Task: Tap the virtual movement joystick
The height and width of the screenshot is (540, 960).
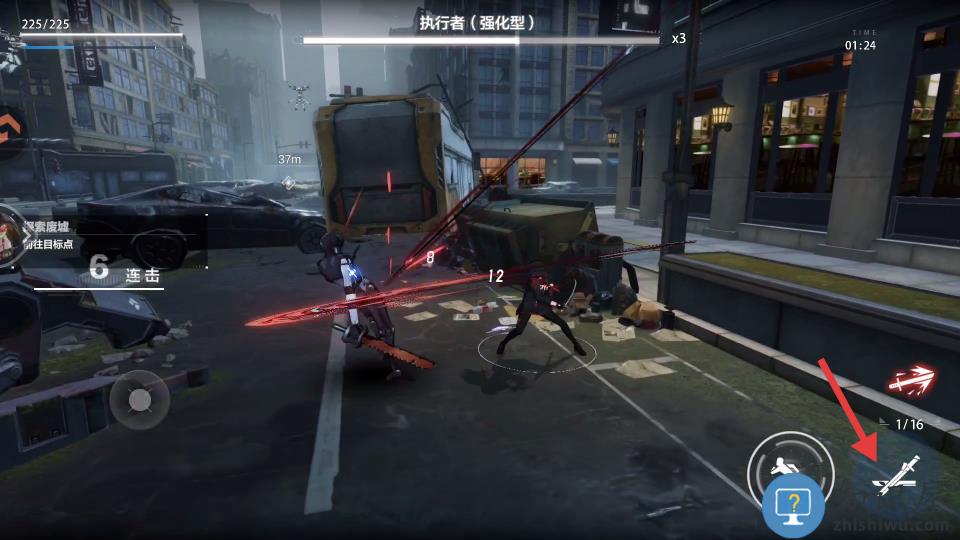Action: 139,400
